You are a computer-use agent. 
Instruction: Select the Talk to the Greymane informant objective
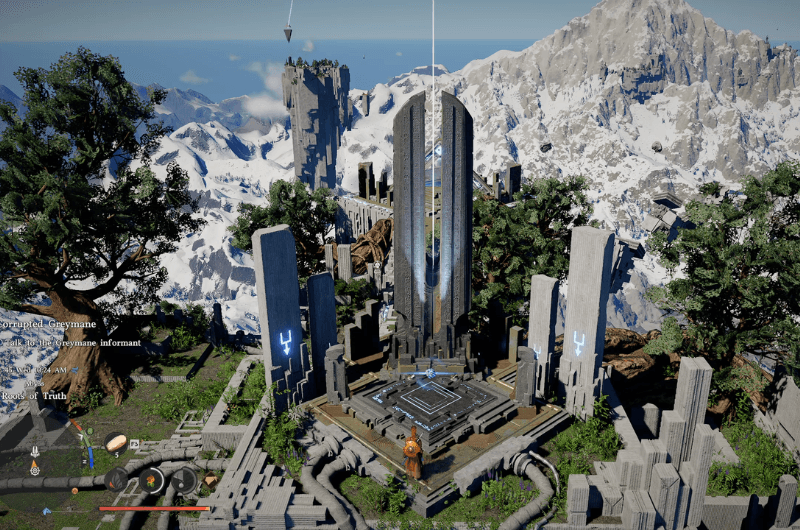[x=70, y=343]
